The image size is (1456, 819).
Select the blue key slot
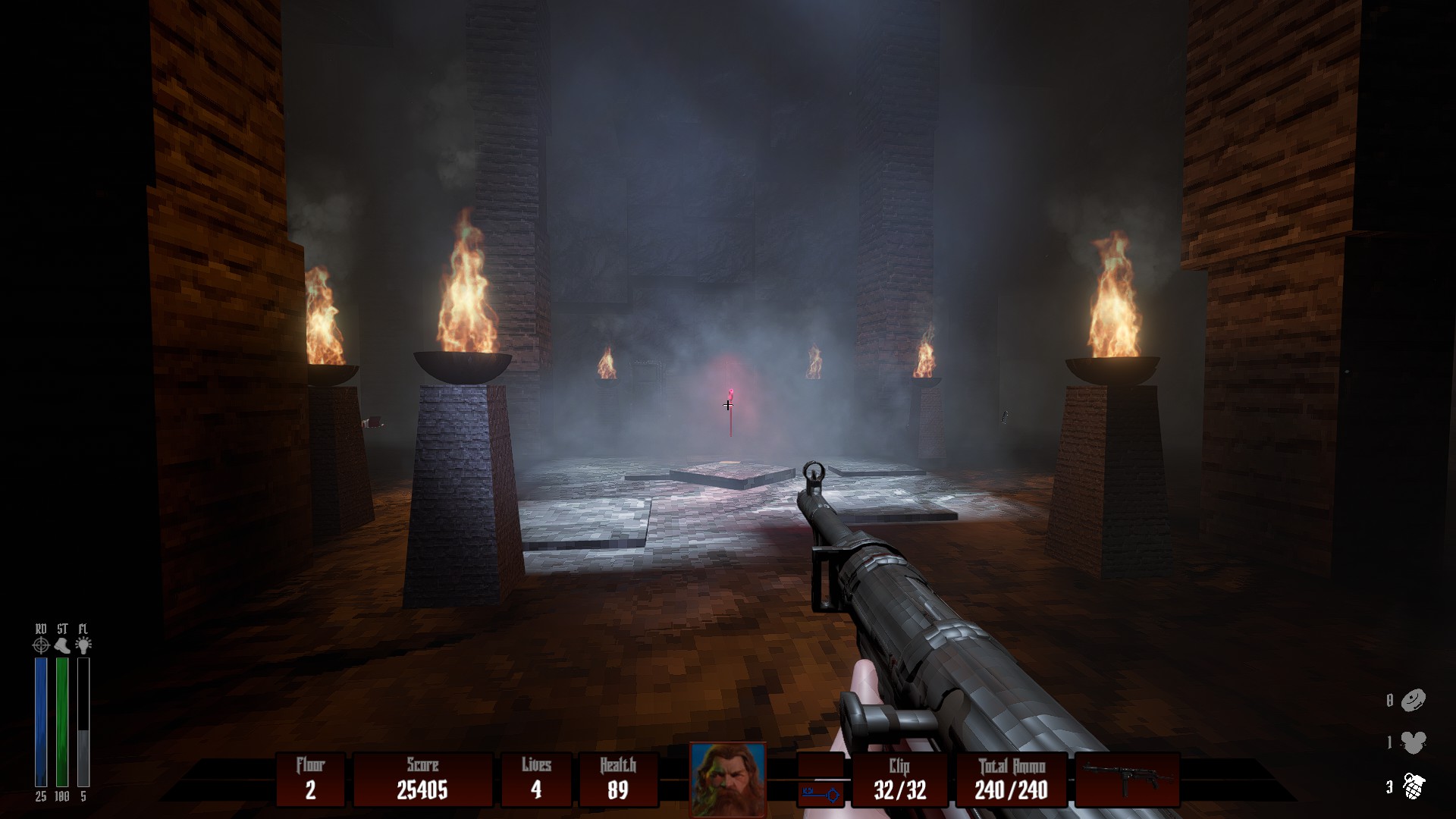821,794
